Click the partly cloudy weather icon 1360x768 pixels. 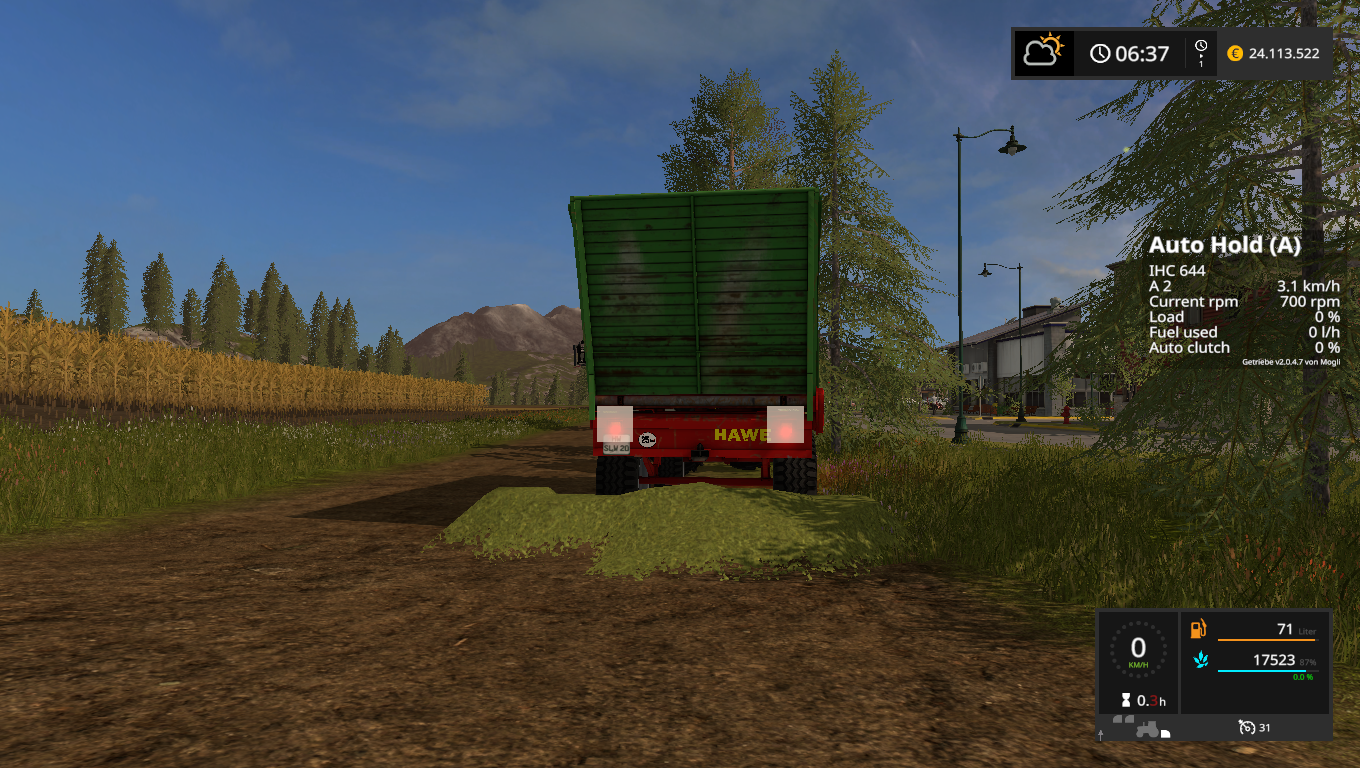tap(1044, 52)
